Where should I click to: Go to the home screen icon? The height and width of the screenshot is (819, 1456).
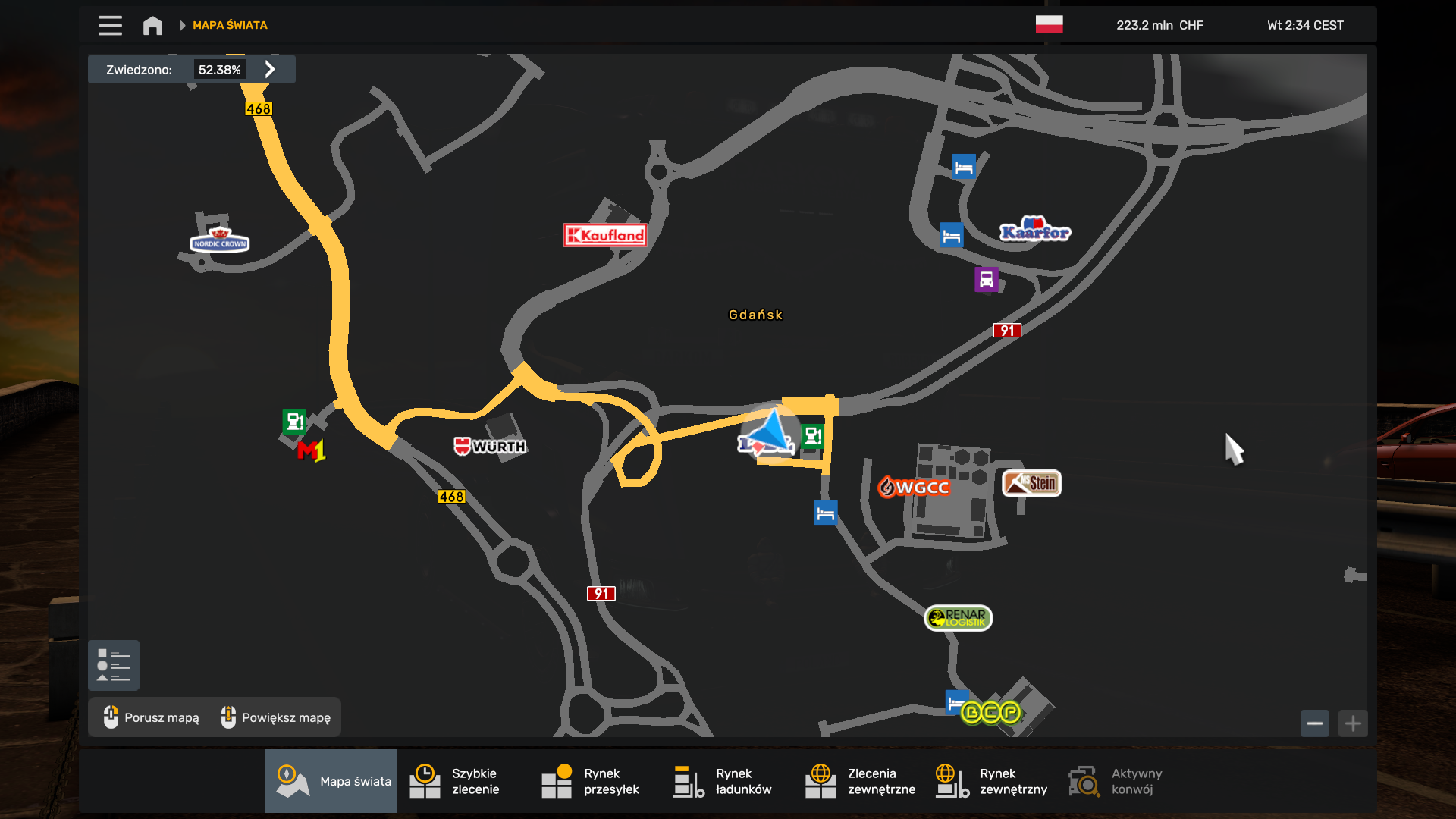tap(152, 26)
